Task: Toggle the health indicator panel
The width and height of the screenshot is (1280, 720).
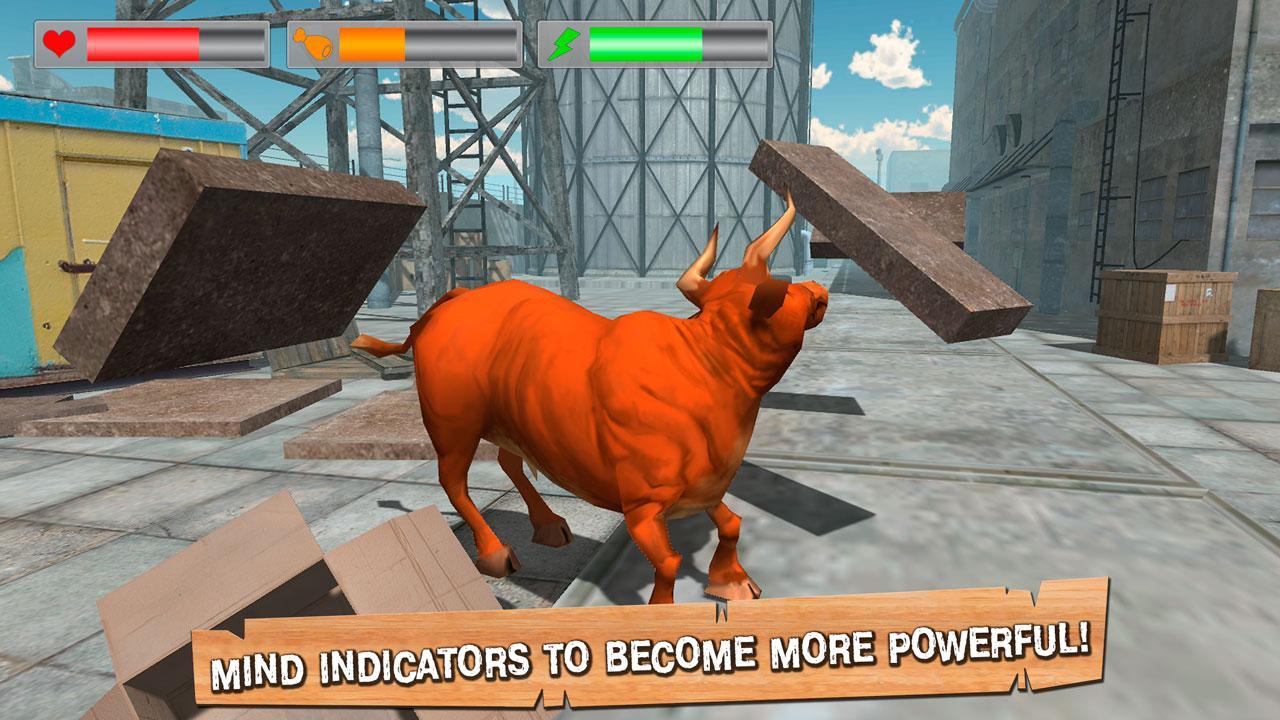Action: 150,42
